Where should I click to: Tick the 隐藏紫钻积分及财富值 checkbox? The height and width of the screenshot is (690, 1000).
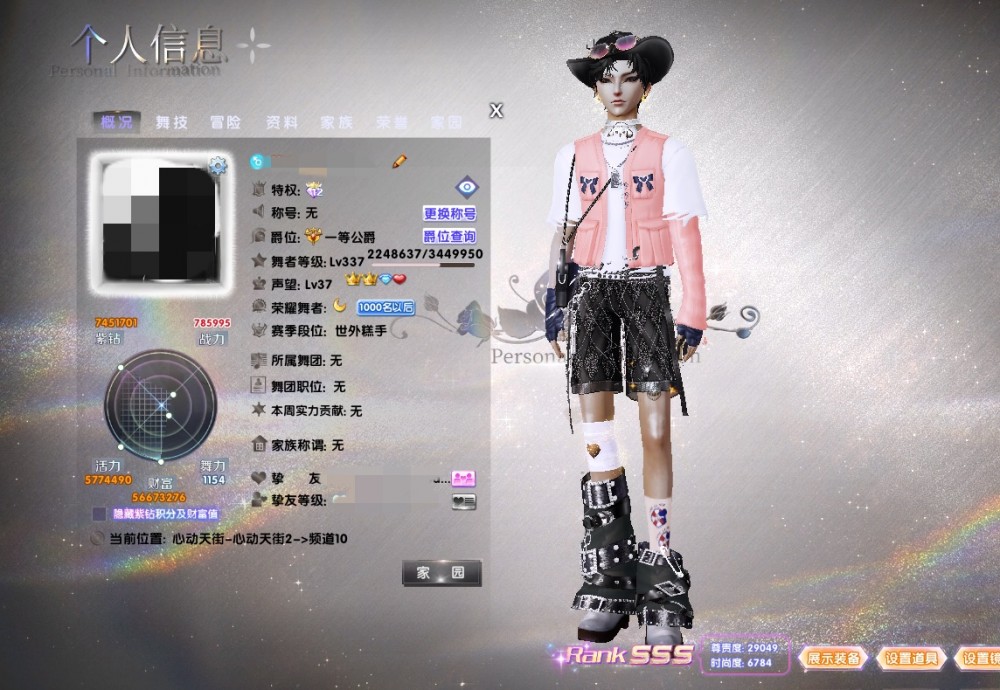click(x=100, y=513)
